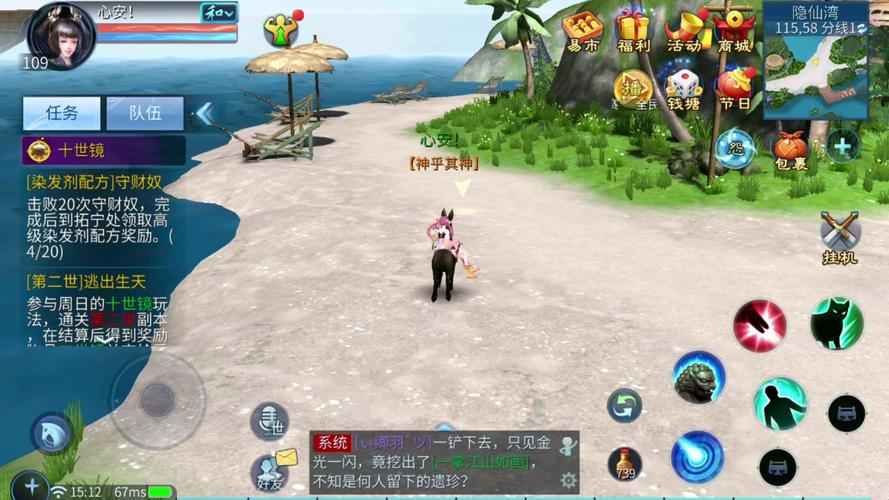The image size is (889, 500).
Task: Open the 好友 friends icon with mail
Action: [269, 468]
